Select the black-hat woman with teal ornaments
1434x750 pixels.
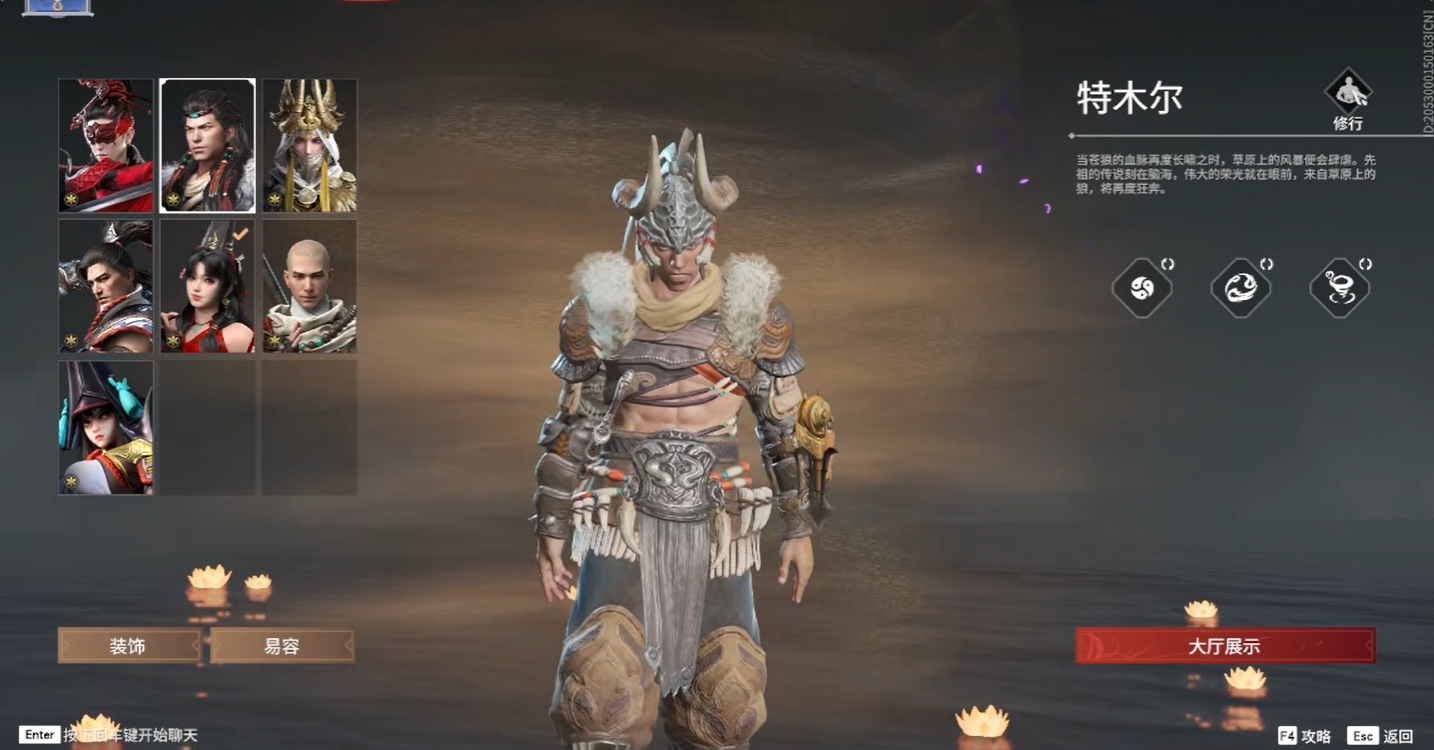coord(106,427)
